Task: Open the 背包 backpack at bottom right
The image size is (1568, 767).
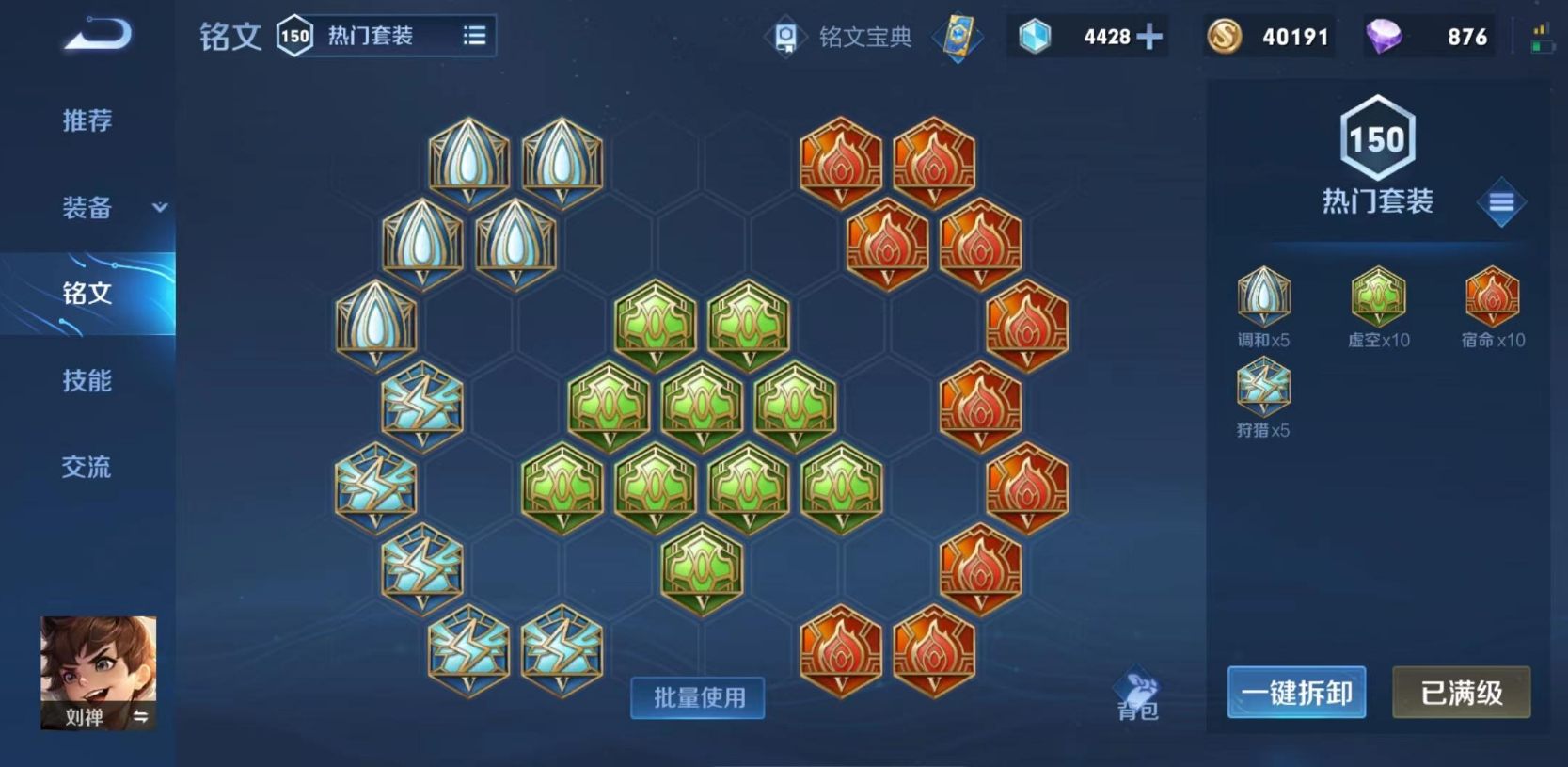Action: point(1136,690)
